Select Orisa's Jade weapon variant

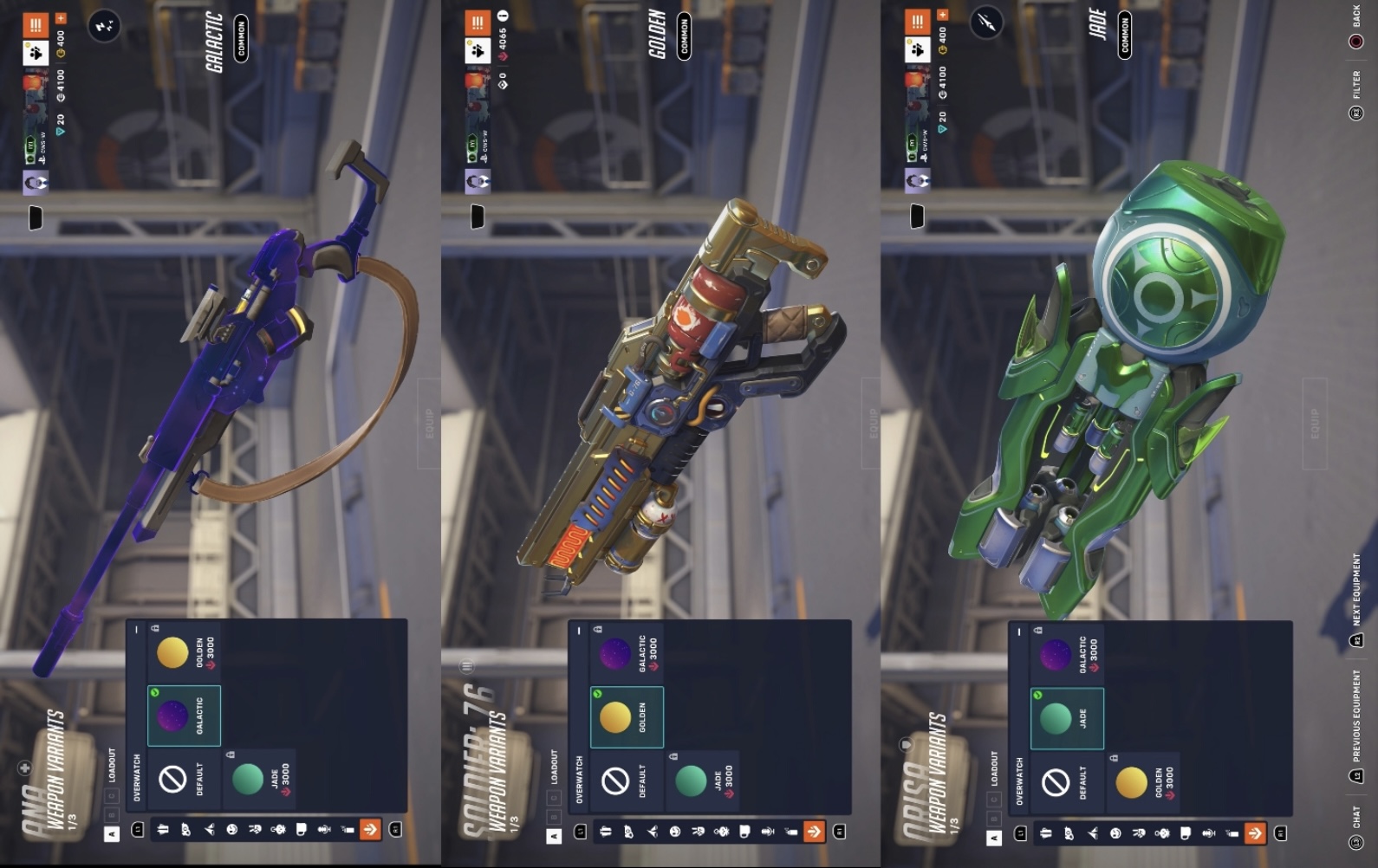click(1066, 719)
